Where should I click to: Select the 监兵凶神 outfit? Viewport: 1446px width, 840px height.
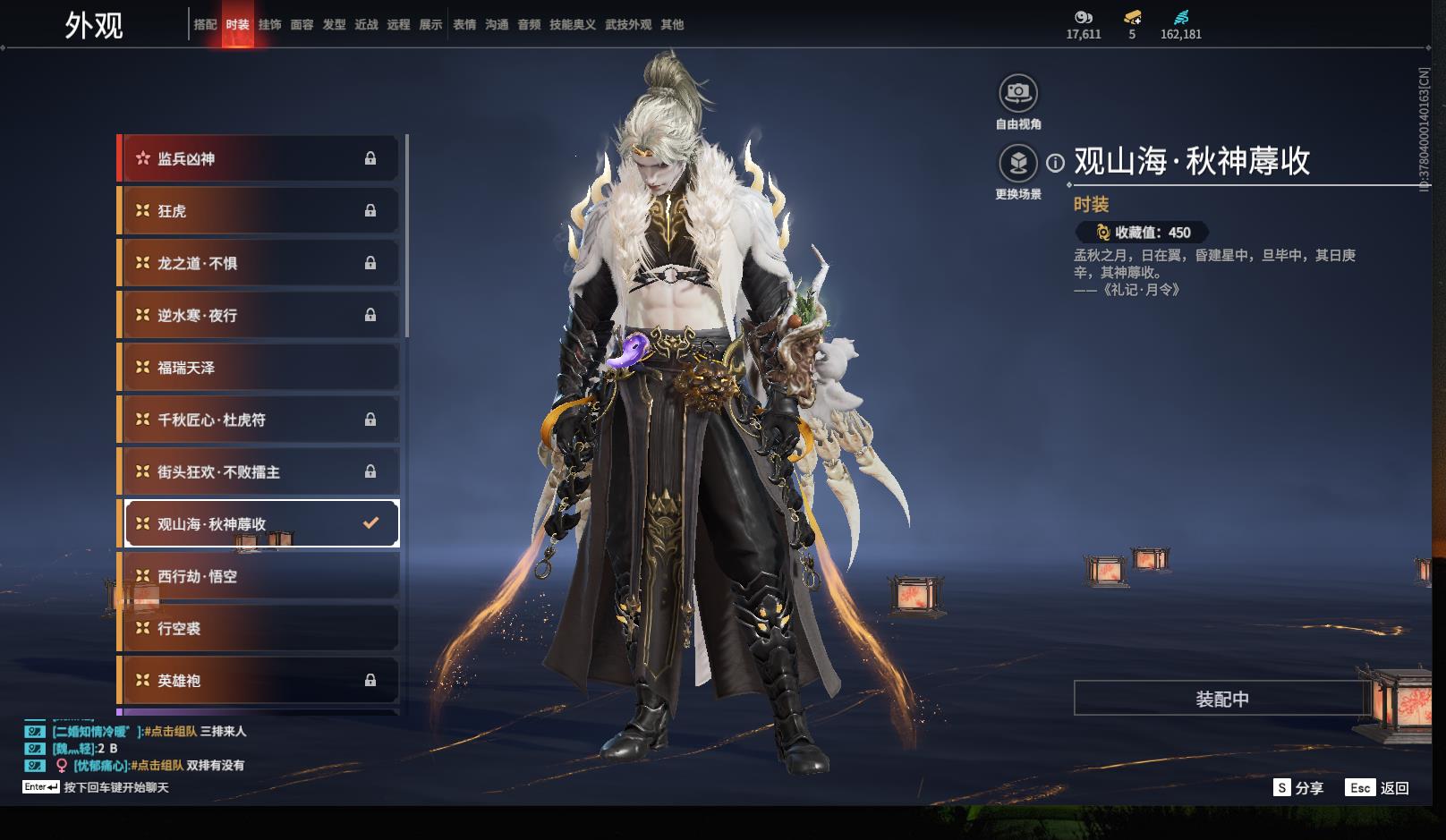[x=259, y=159]
